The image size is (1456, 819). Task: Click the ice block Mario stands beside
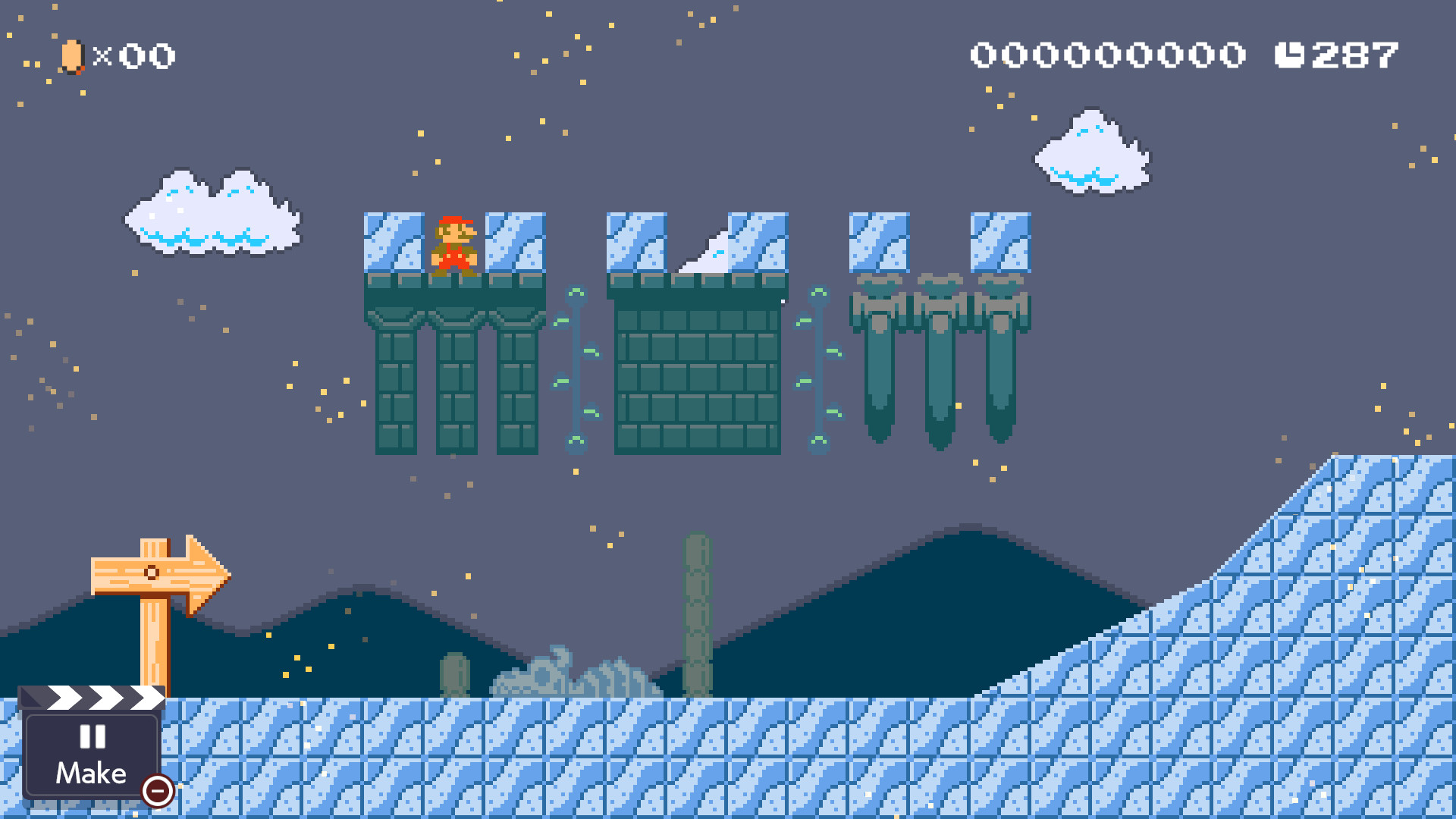pyautogui.click(x=394, y=243)
